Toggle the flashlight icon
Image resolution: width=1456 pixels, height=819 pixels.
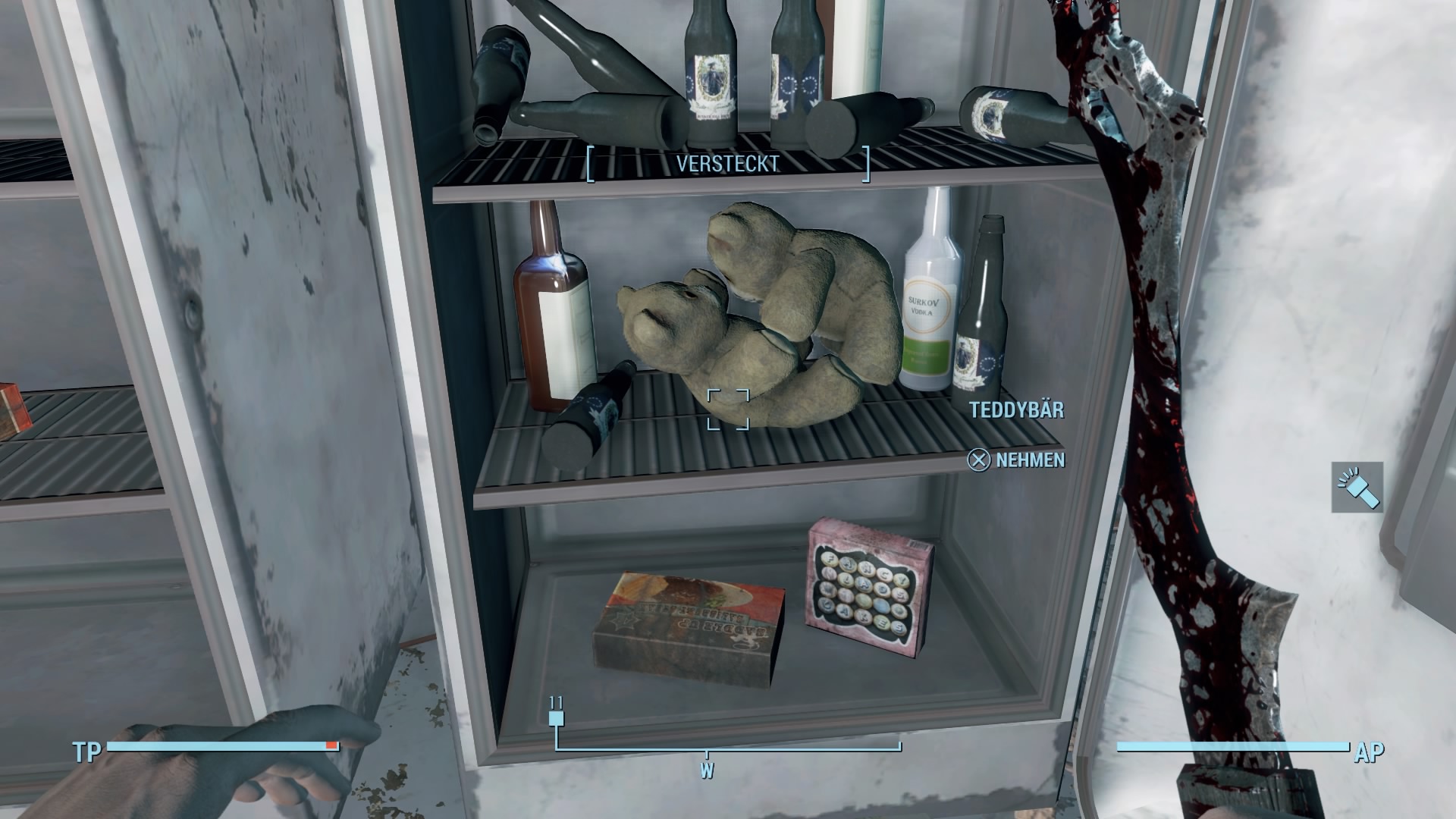(1357, 487)
